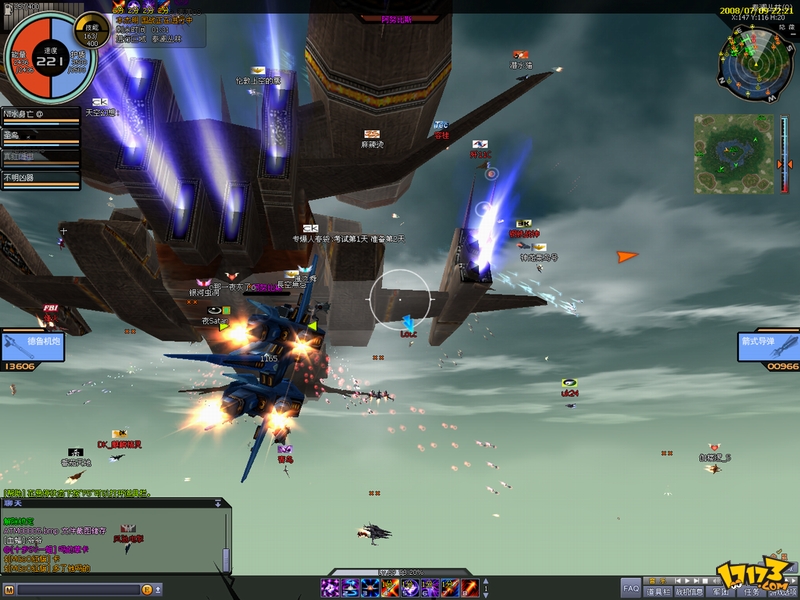Viewport: 800px width, 600px height.
Task: Activate the red flame skill slot
Action: click(x=470, y=588)
